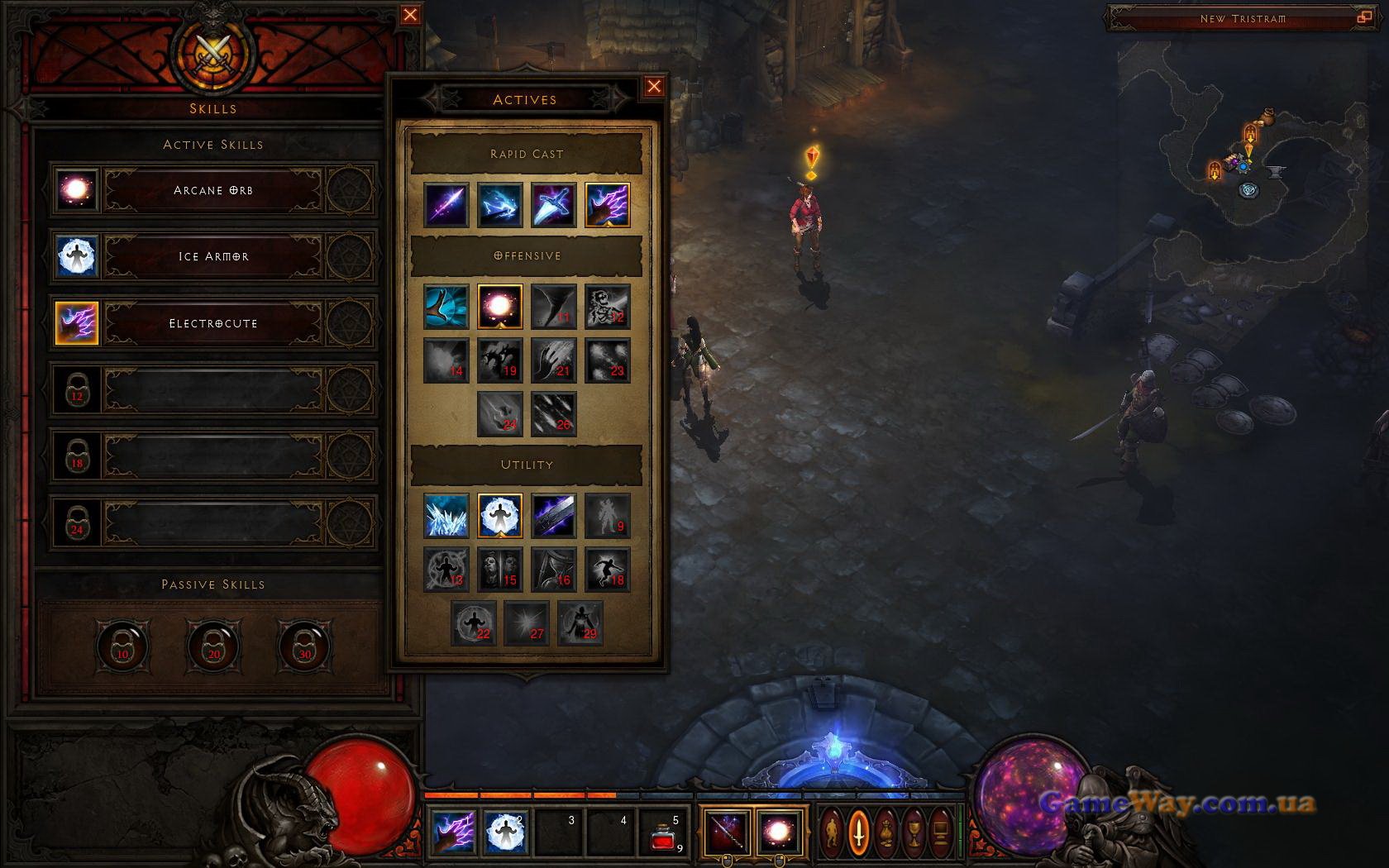Activate Ice Armor in hotbar slot two
The height and width of the screenshot is (868, 1389).
[x=505, y=832]
